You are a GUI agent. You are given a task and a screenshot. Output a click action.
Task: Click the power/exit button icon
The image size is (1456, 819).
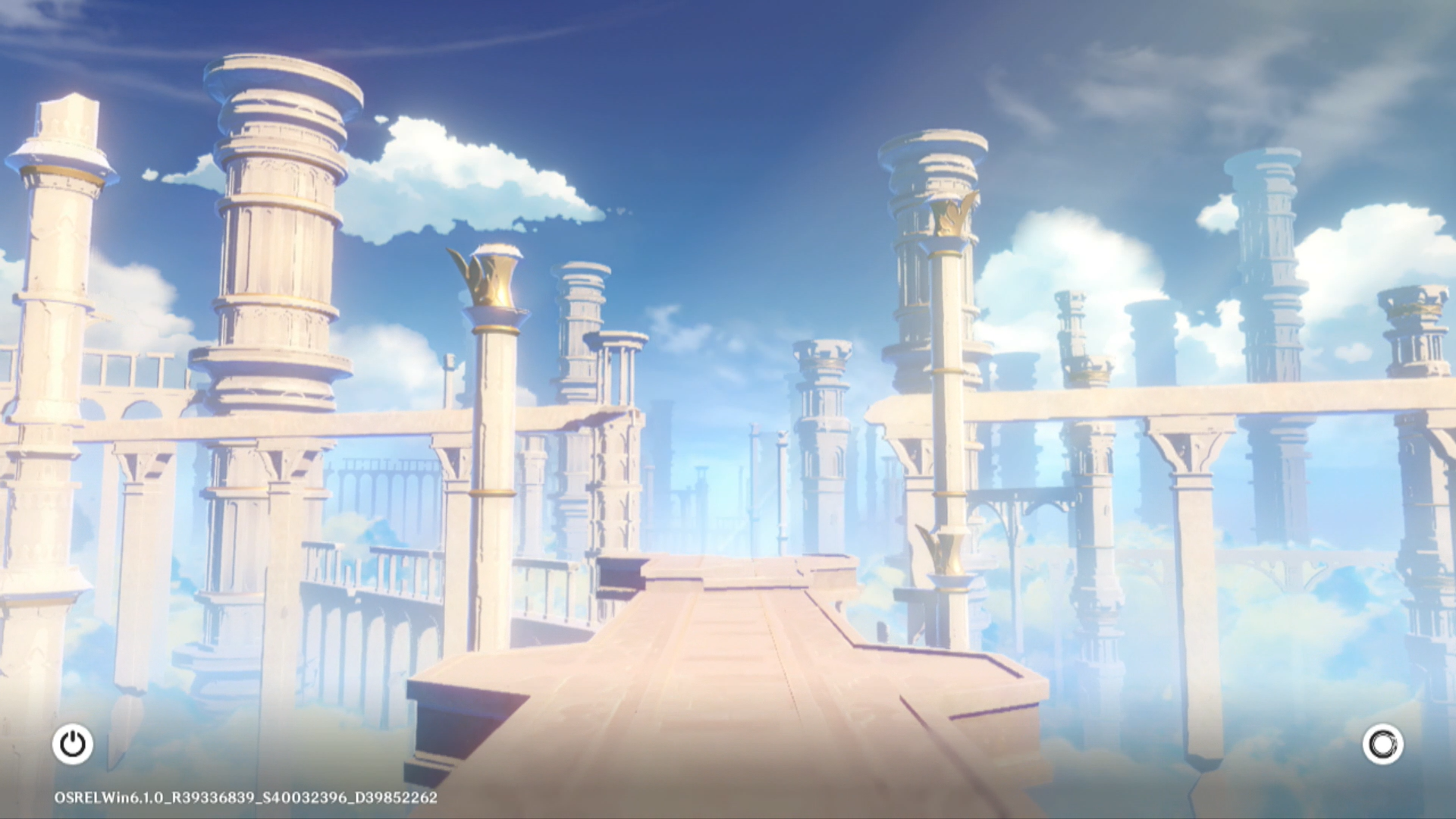73,744
